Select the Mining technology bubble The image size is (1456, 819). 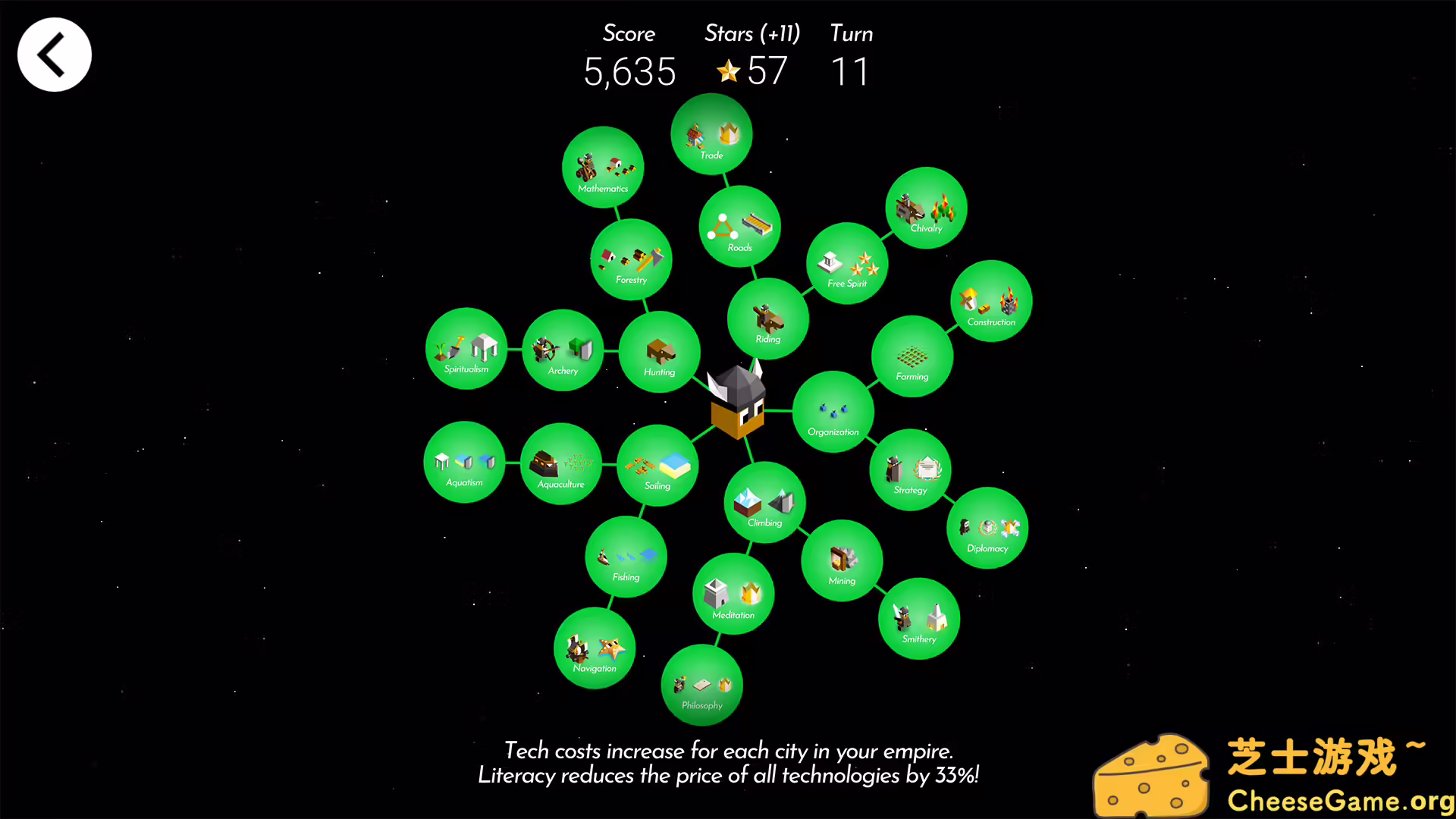pyautogui.click(x=842, y=560)
